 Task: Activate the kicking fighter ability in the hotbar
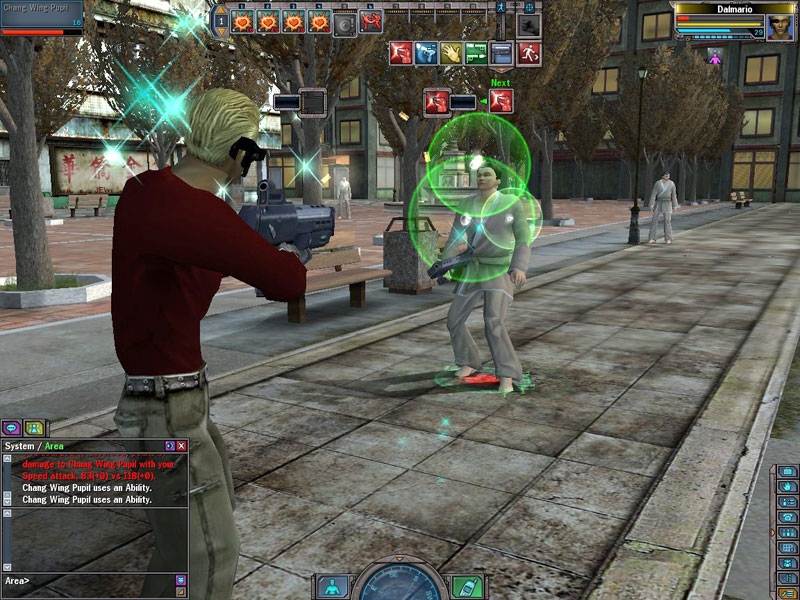372,21
